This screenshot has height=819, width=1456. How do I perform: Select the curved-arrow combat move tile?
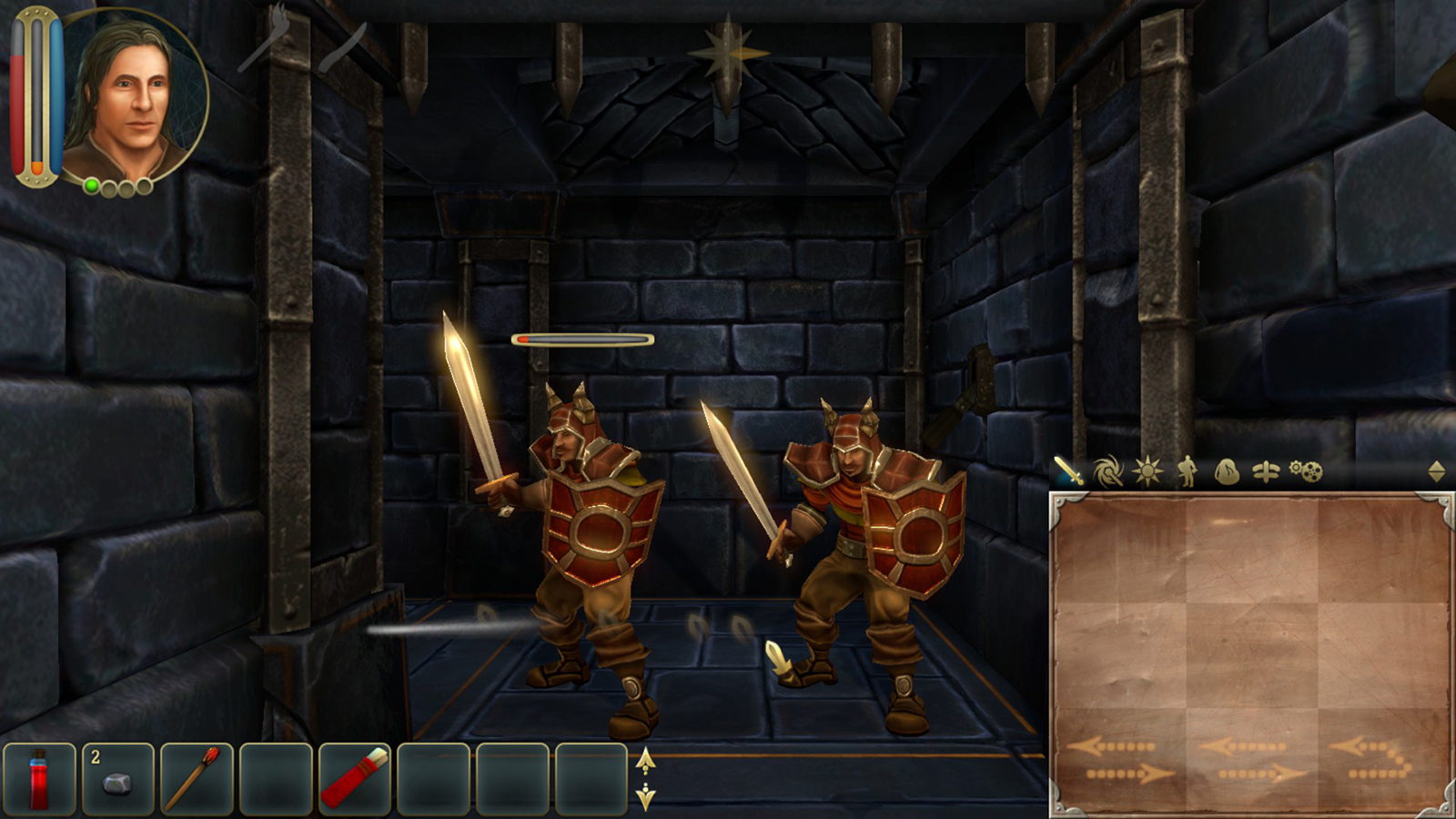[x=1383, y=760]
